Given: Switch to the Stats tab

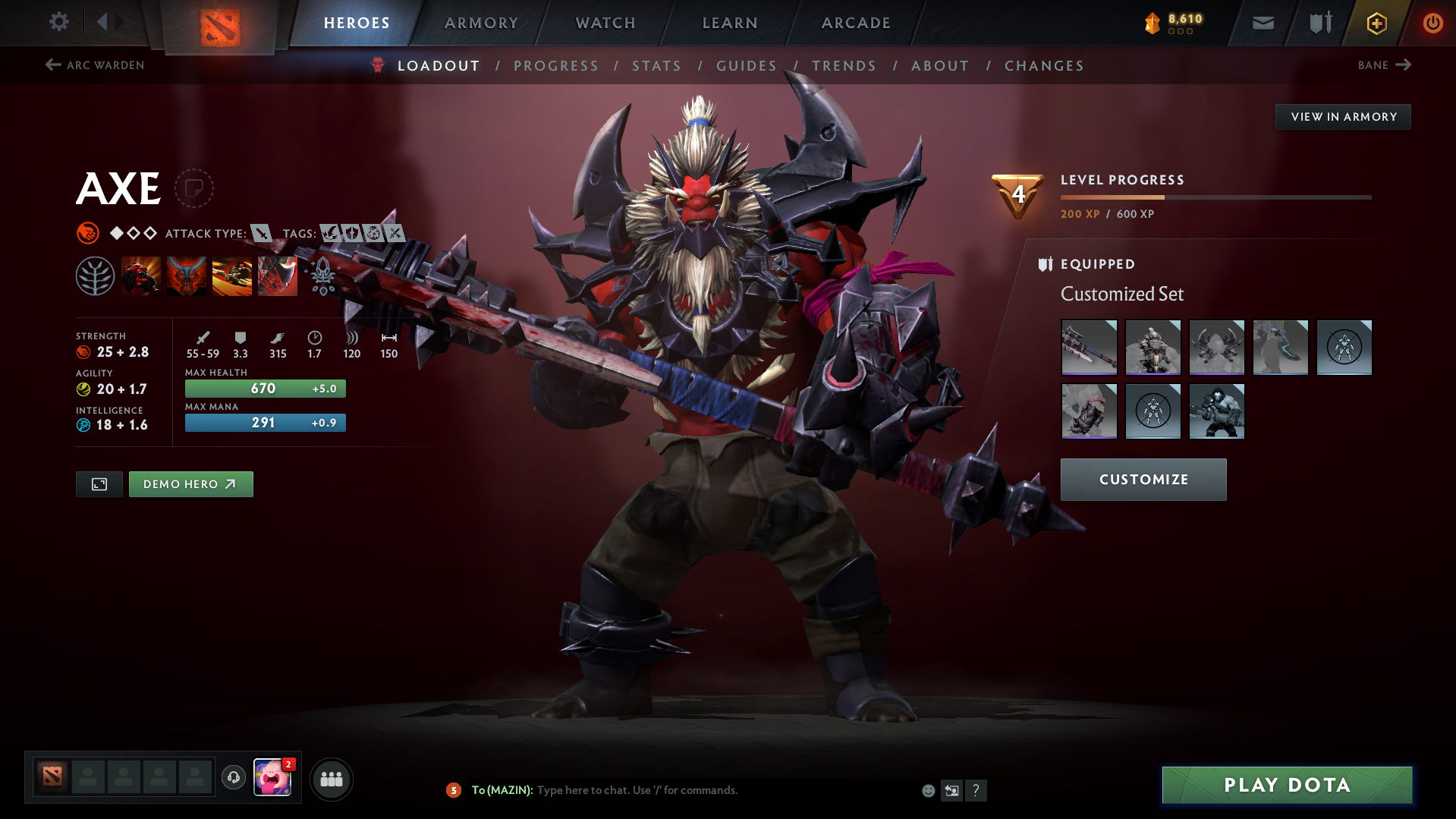Looking at the screenshot, I should [656, 65].
